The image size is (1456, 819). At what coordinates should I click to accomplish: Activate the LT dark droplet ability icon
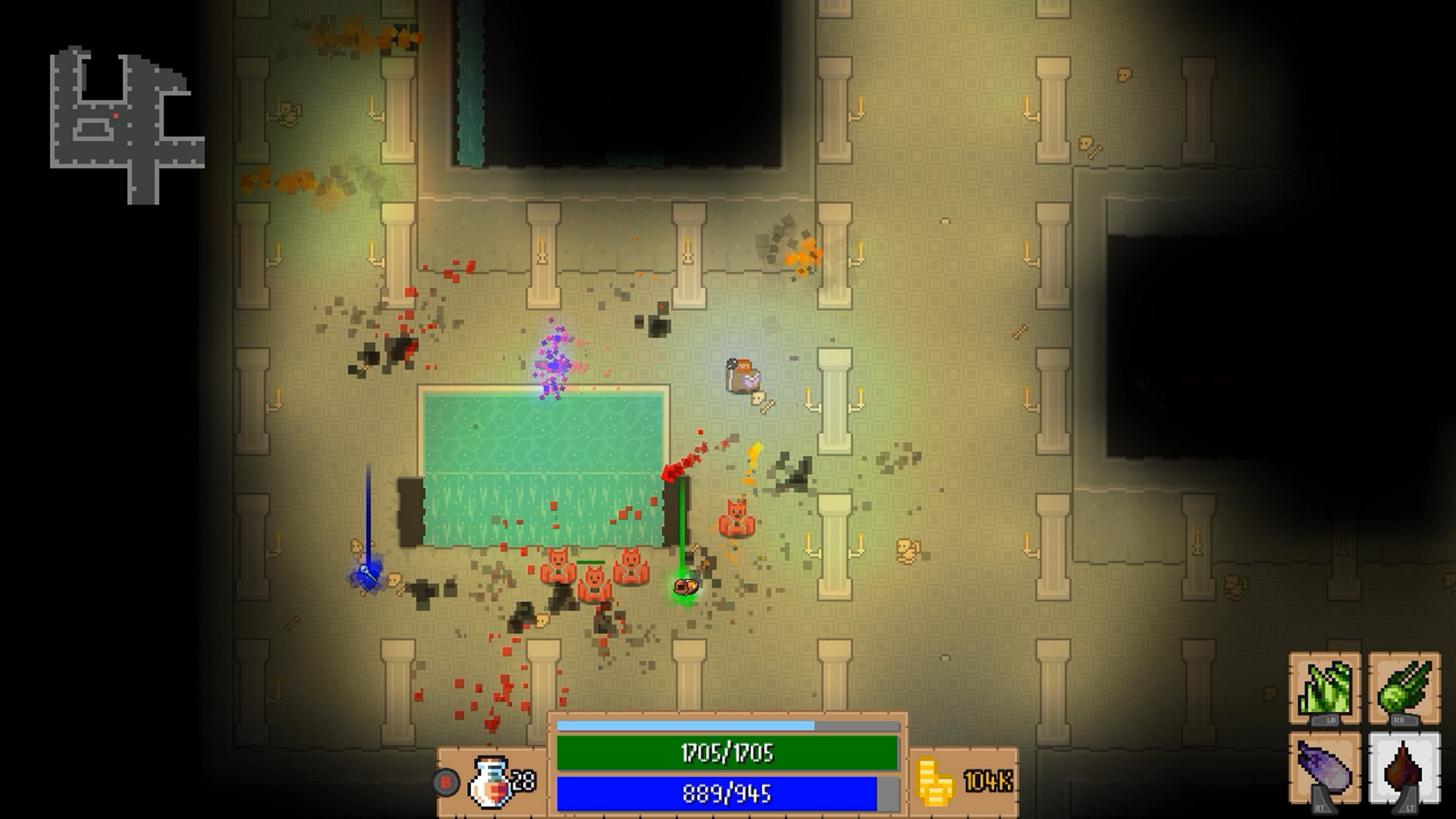click(x=1403, y=764)
